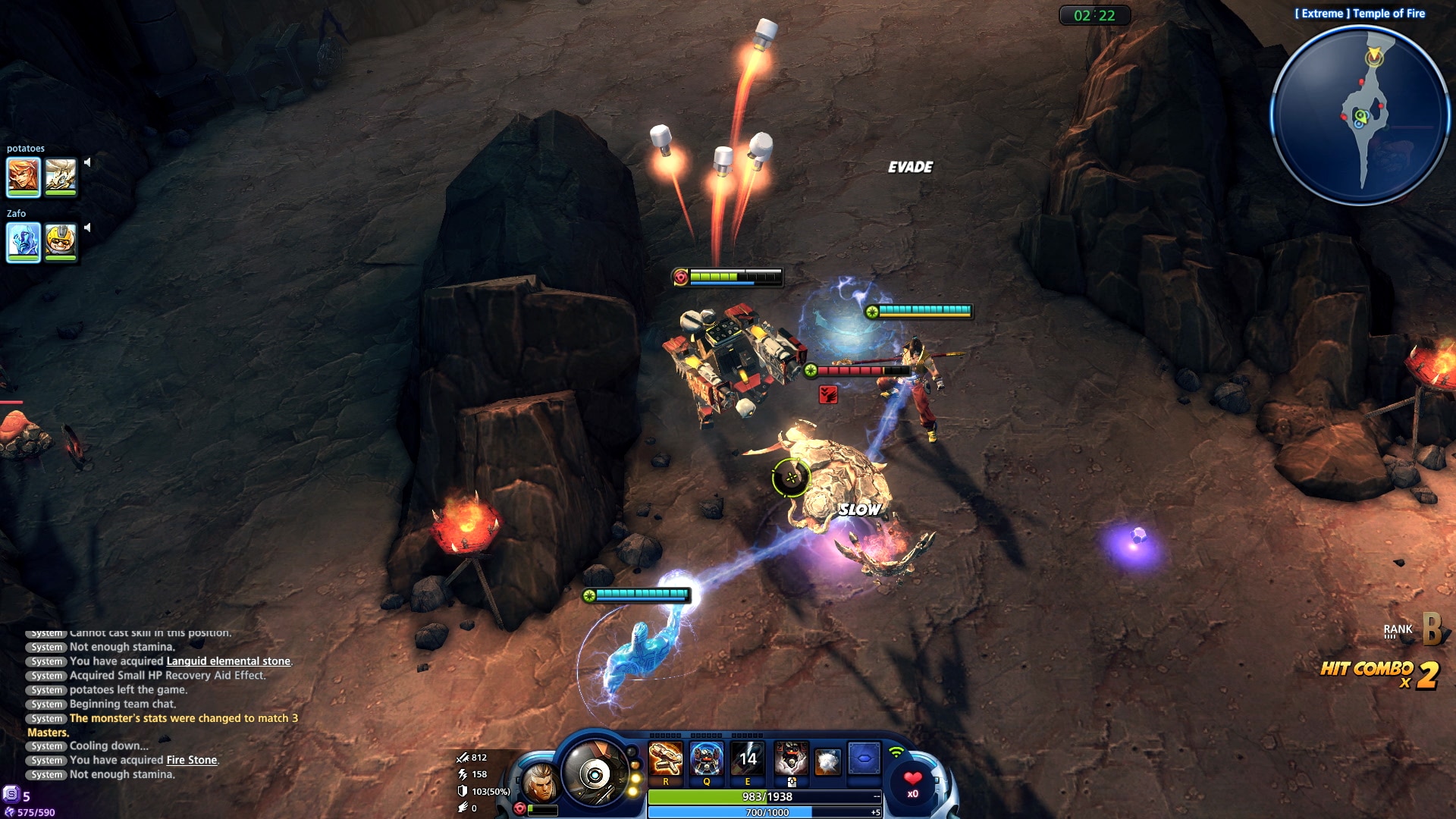This screenshot has height=819, width=1456.
Task: Click the heart revive counter
Action: coord(913,782)
